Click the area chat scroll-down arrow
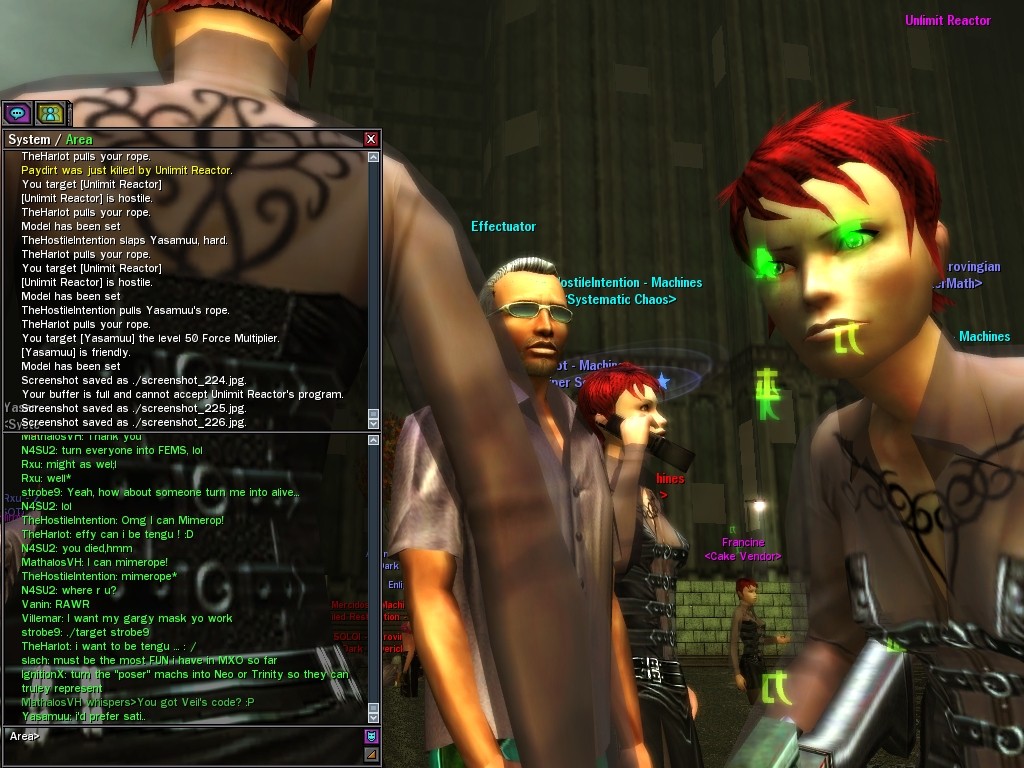 coord(373,715)
